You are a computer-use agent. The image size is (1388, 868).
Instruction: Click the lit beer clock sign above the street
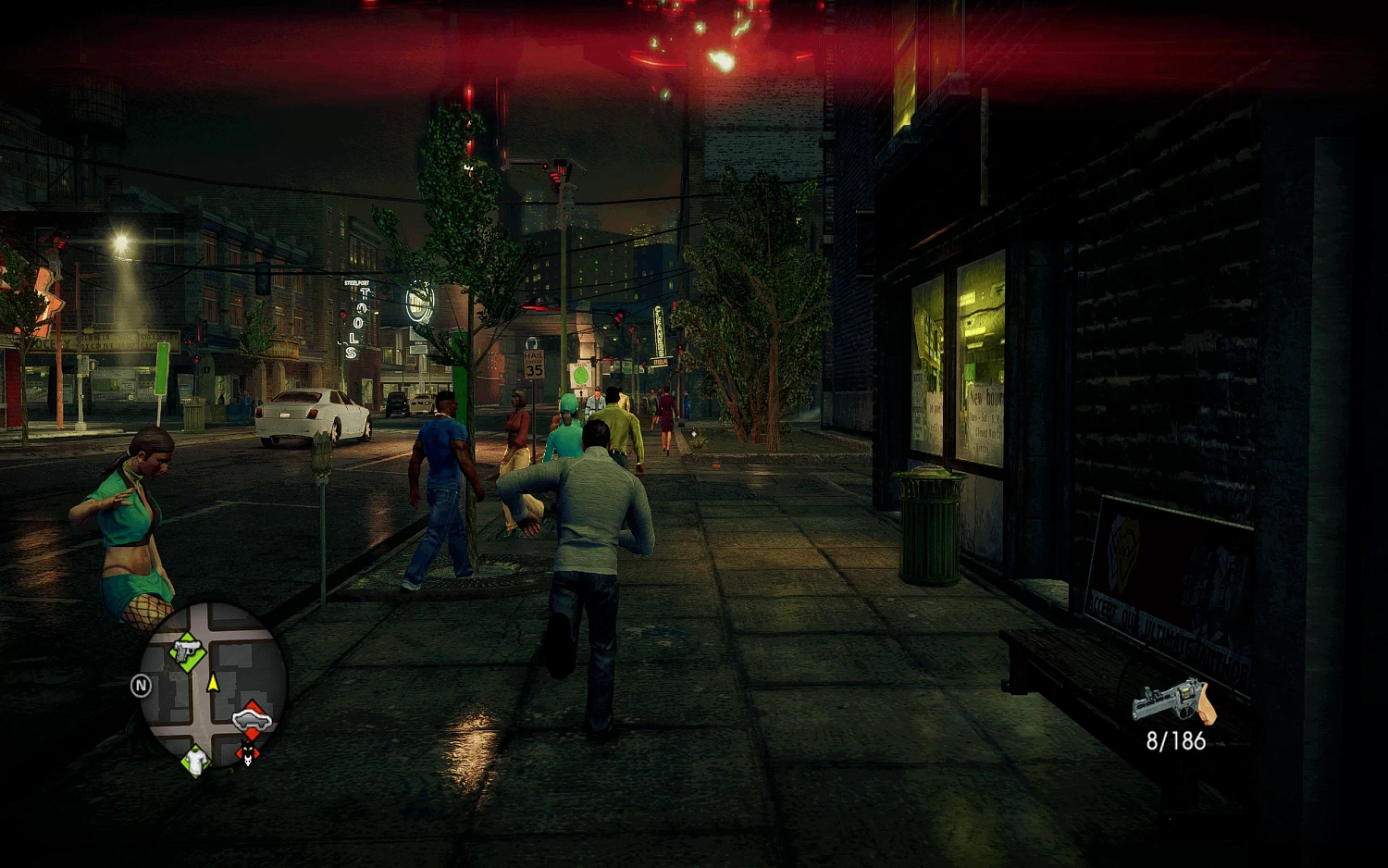click(418, 299)
